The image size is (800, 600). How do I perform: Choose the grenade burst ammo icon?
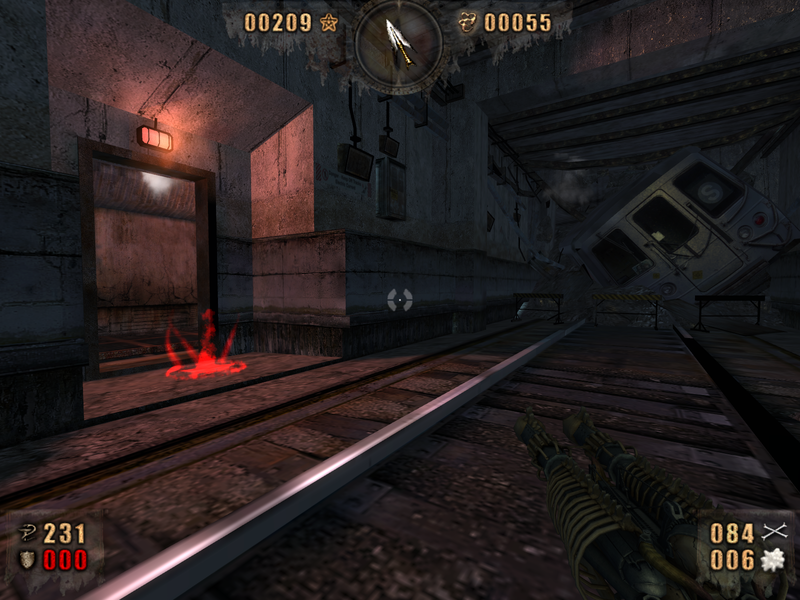tap(774, 560)
